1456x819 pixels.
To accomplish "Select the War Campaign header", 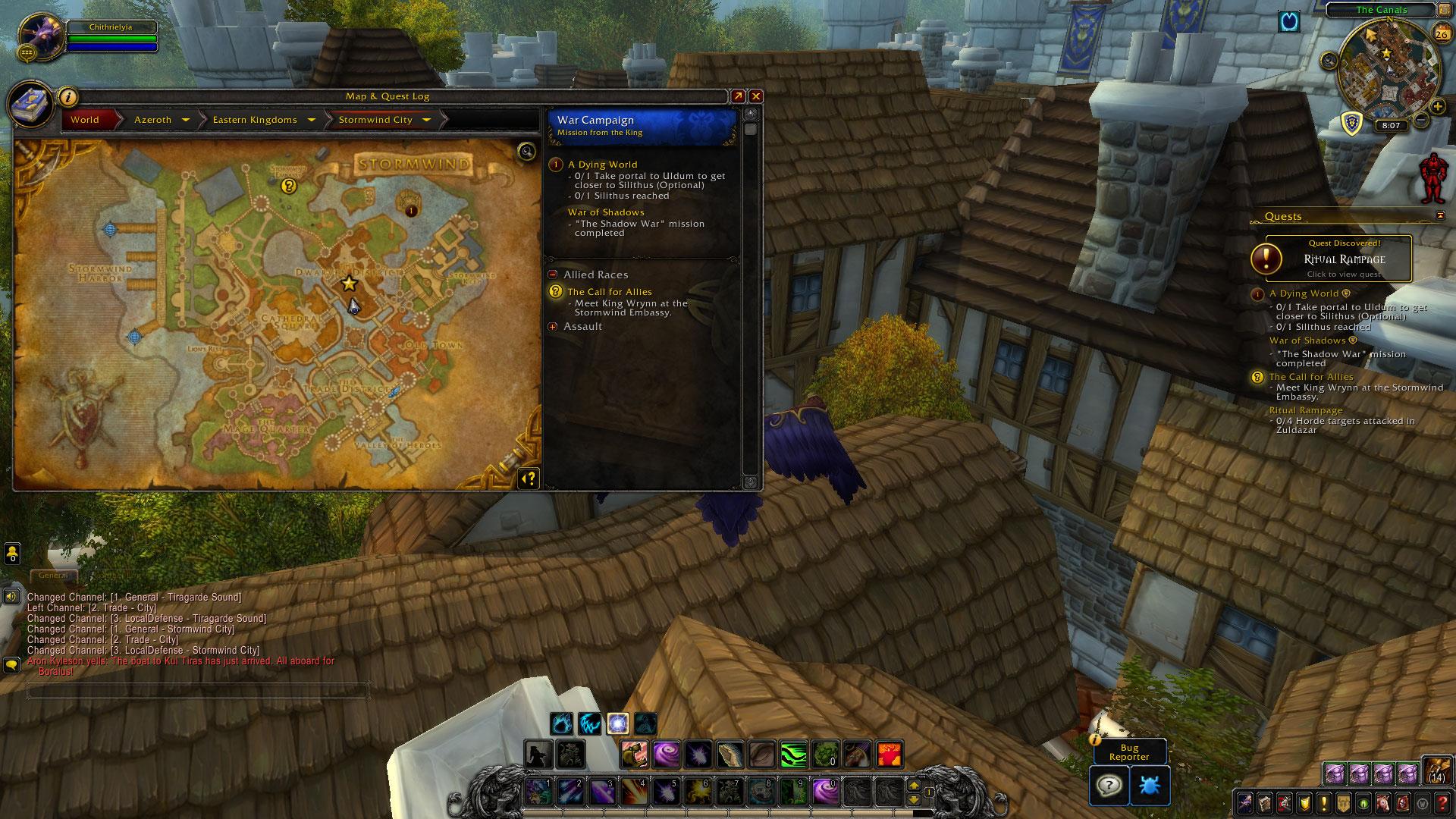I will (642, 126).
